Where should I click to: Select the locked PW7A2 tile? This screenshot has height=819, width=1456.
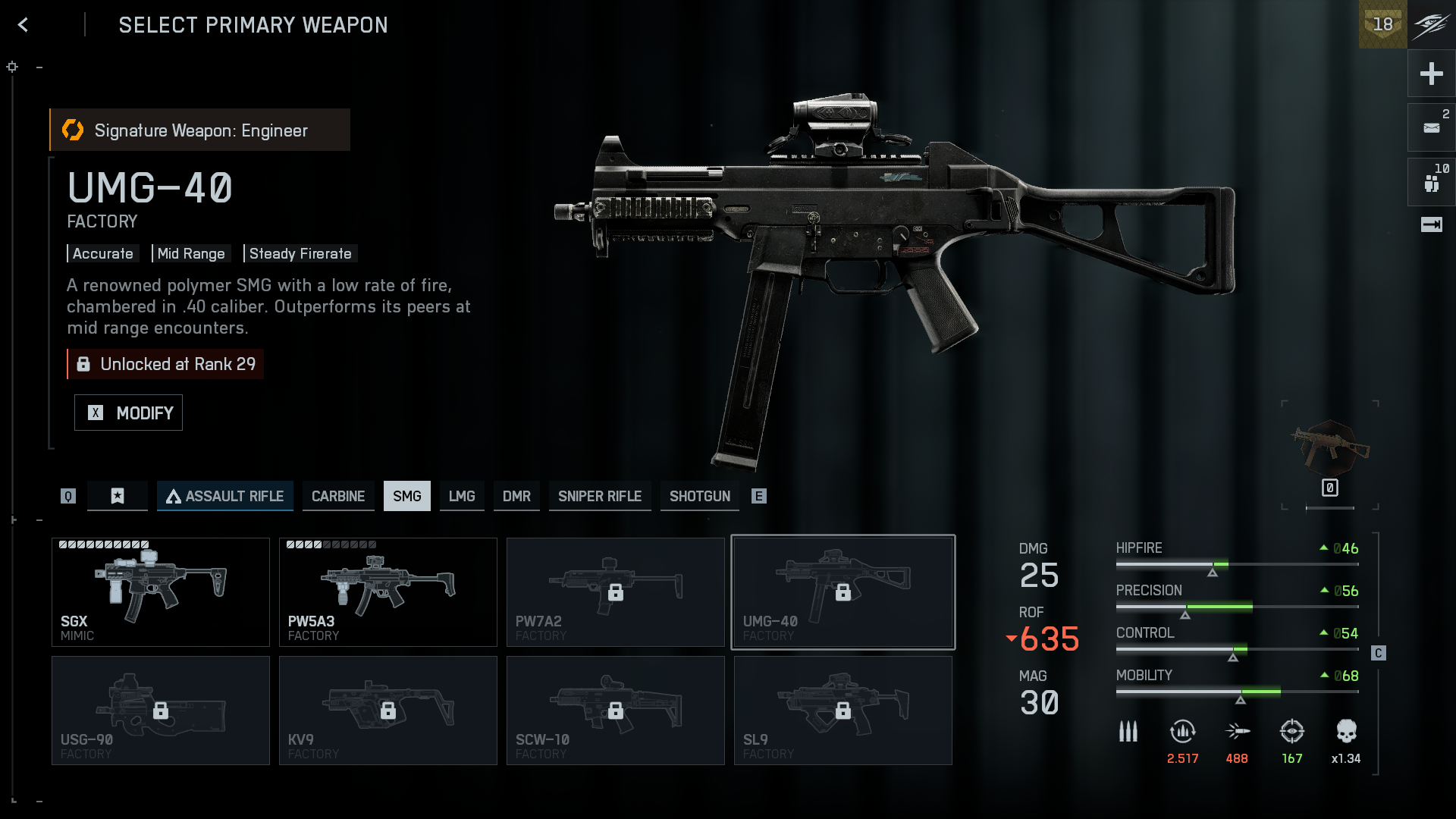616,592
